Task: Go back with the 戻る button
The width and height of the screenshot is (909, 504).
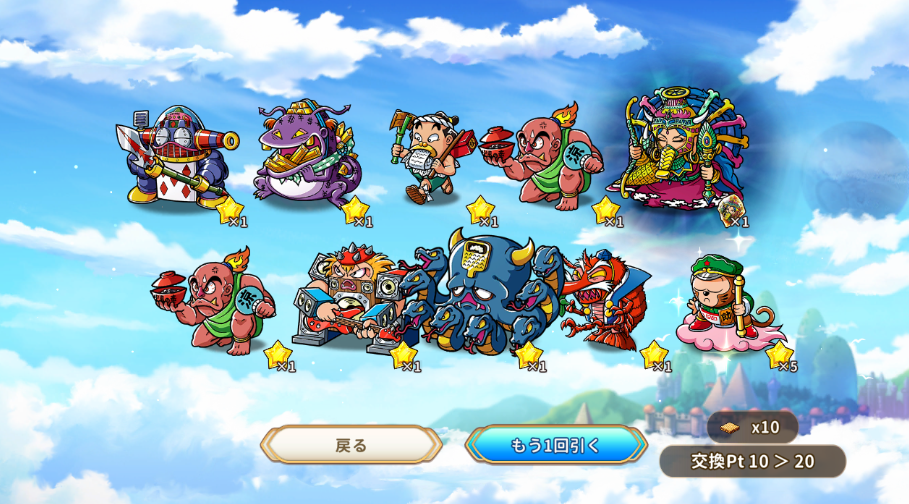Action: [351, 445]
